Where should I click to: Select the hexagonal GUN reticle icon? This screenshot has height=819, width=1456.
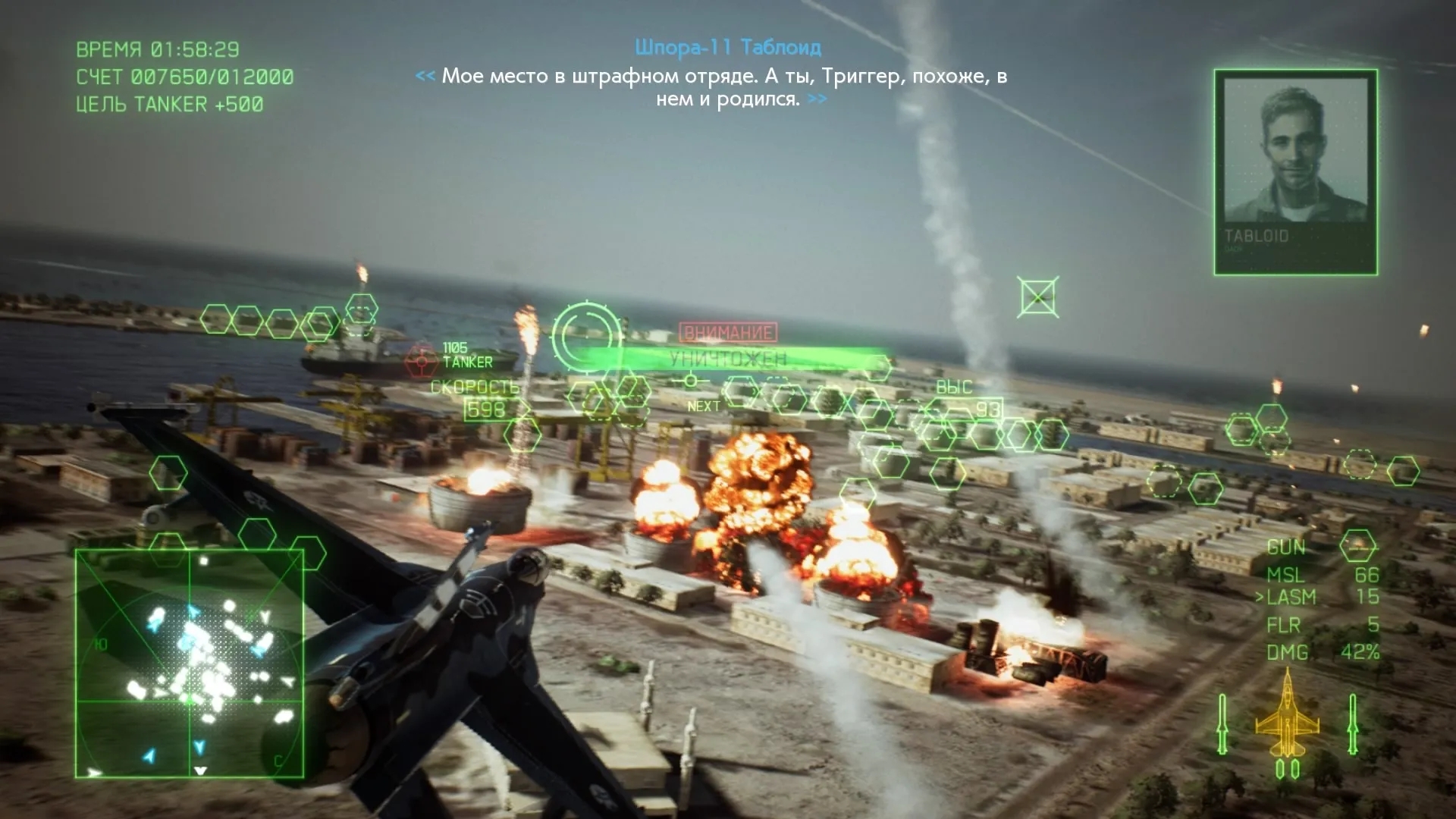(1357, 544)
